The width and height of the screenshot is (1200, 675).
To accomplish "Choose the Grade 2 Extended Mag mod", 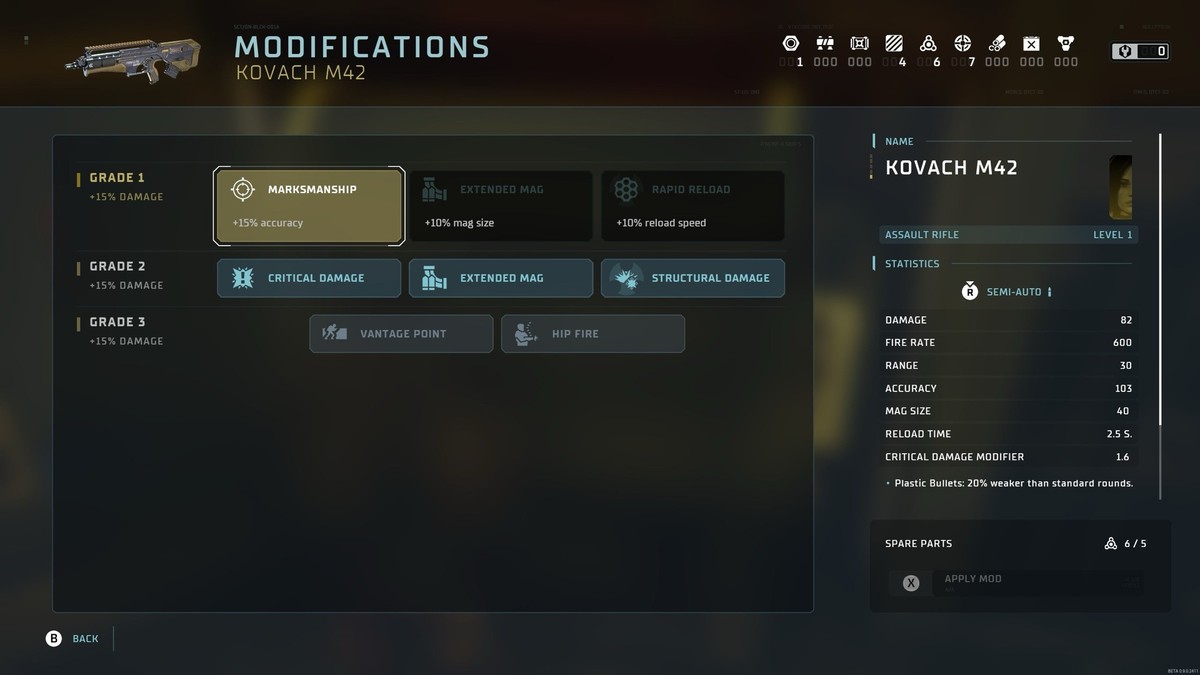I will pos(500,278).
